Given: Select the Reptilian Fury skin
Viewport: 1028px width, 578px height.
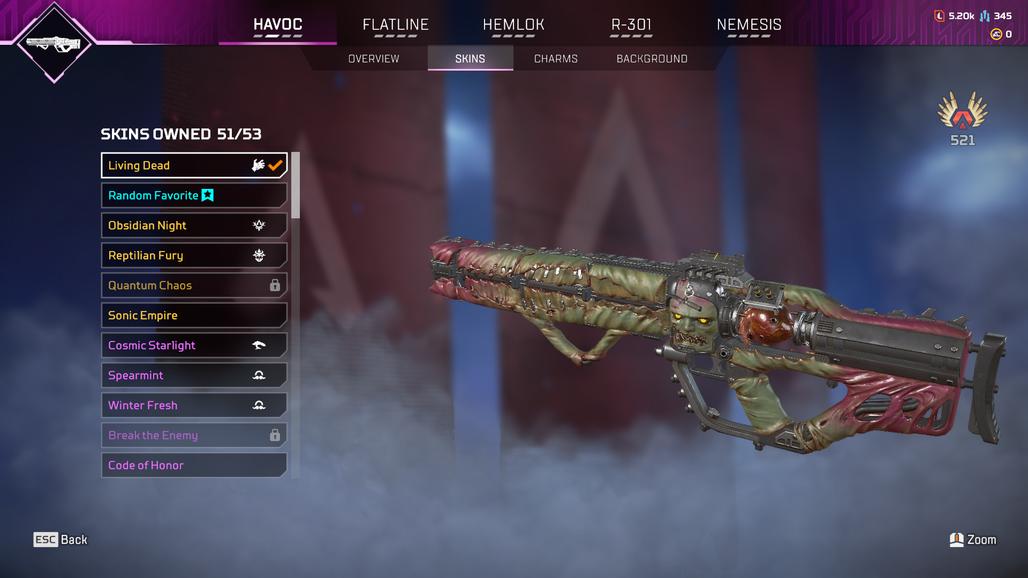Looking at the screenshot, I should coord(194,256).
